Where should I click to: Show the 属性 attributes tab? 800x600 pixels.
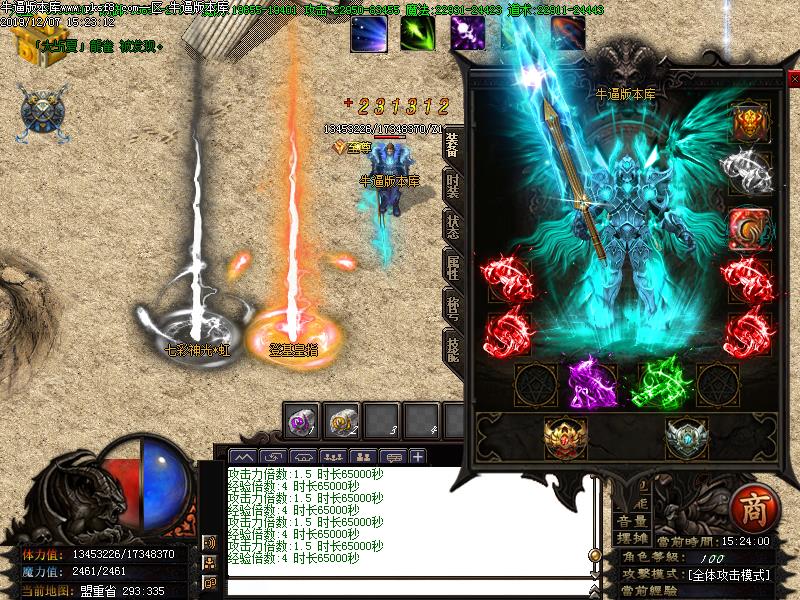(452, 267)
